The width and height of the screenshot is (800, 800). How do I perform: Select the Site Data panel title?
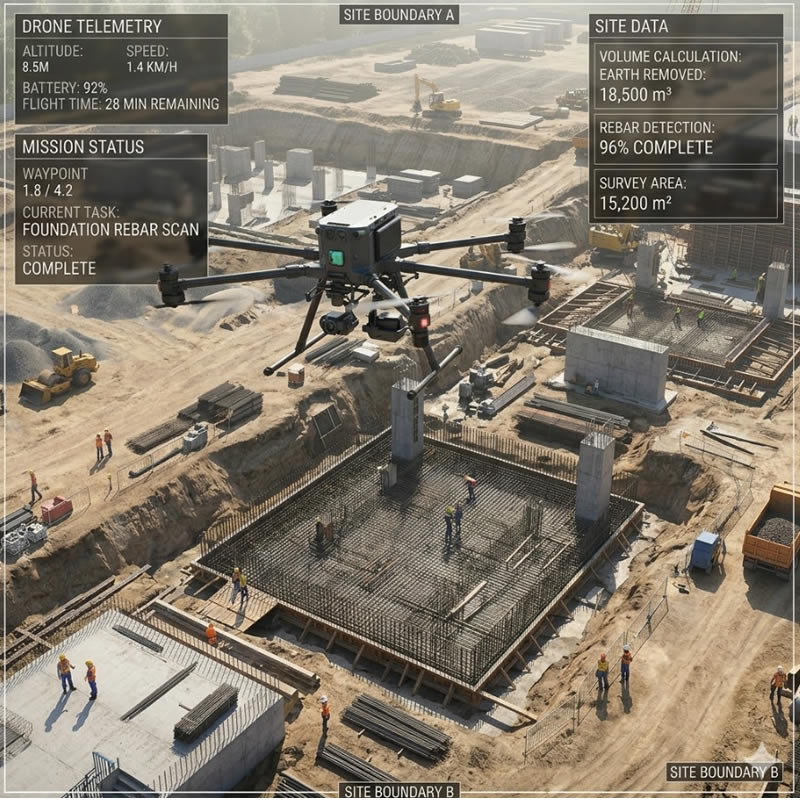(632, 26)
